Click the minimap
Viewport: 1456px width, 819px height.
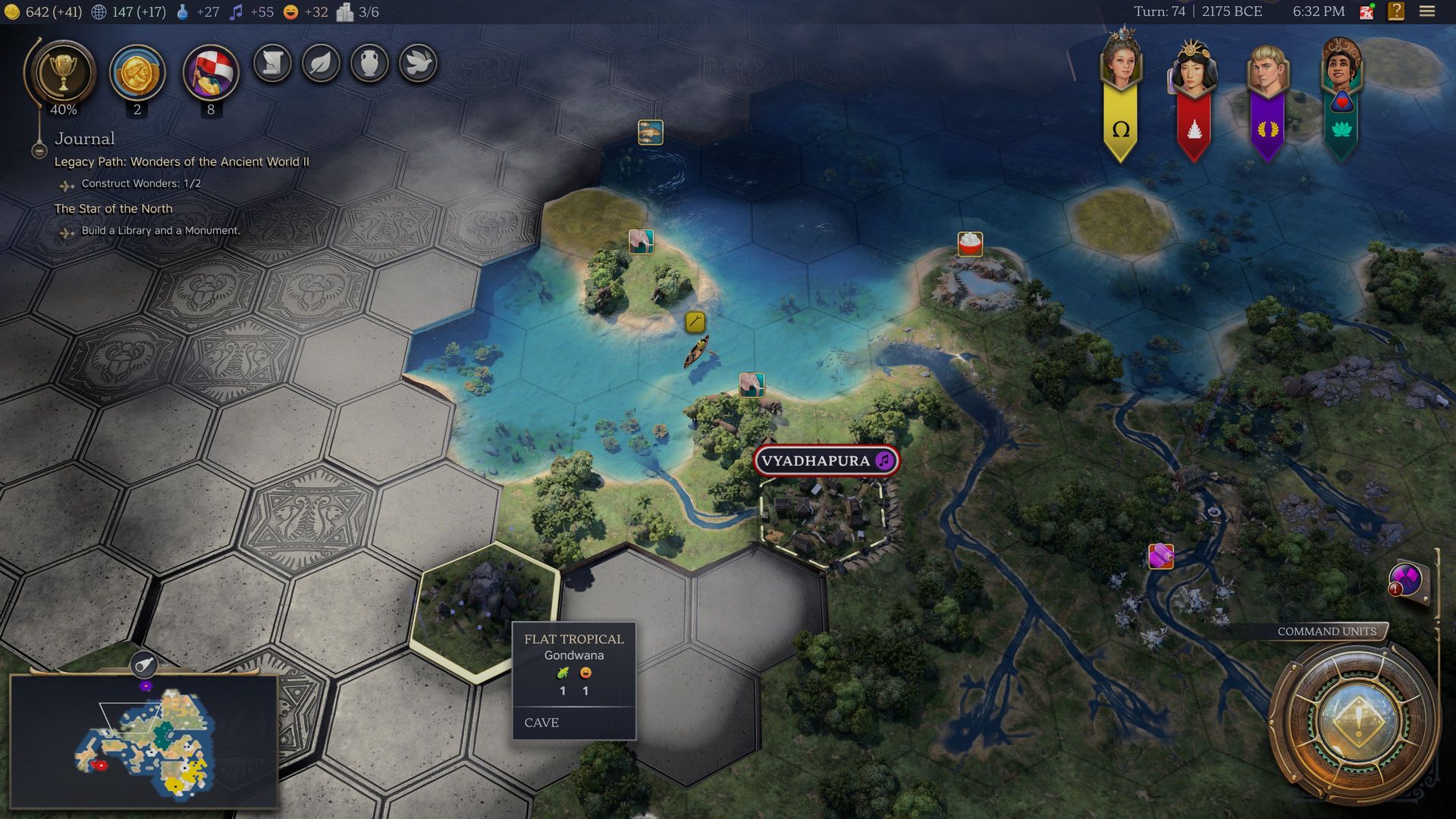pos(144,739)
